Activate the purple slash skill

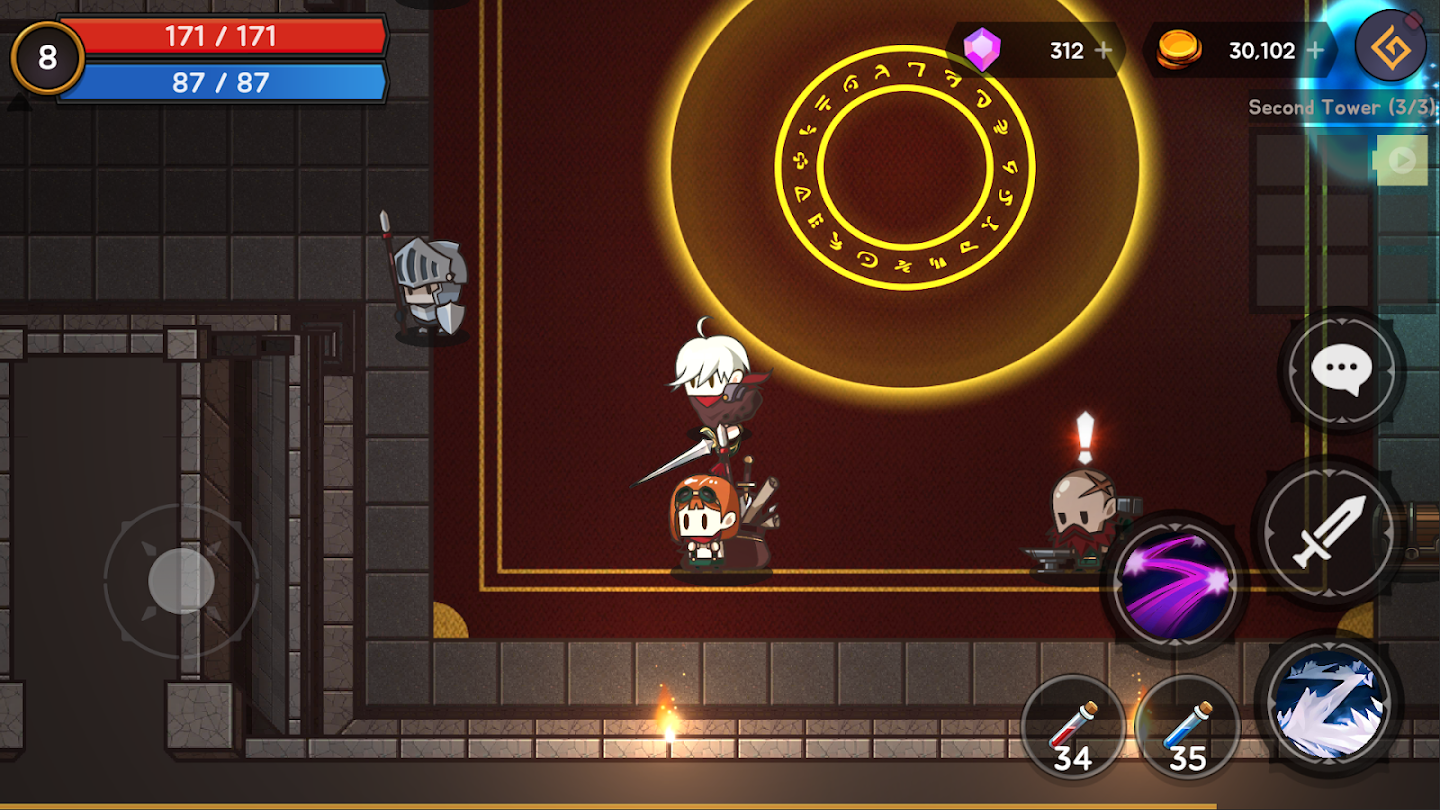click(x=1174, y=584)
